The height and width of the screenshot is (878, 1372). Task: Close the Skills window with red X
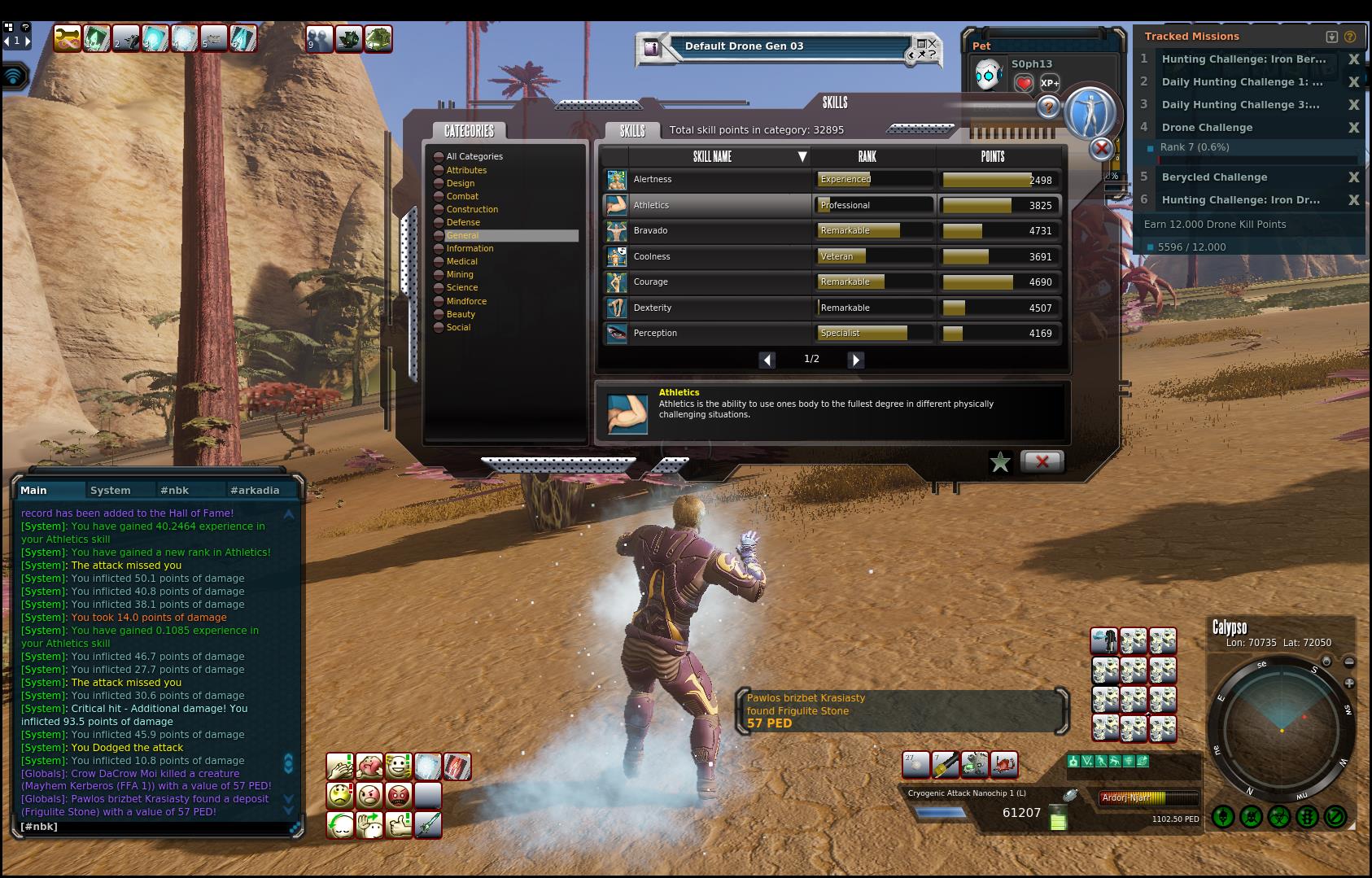(1042, 461)
